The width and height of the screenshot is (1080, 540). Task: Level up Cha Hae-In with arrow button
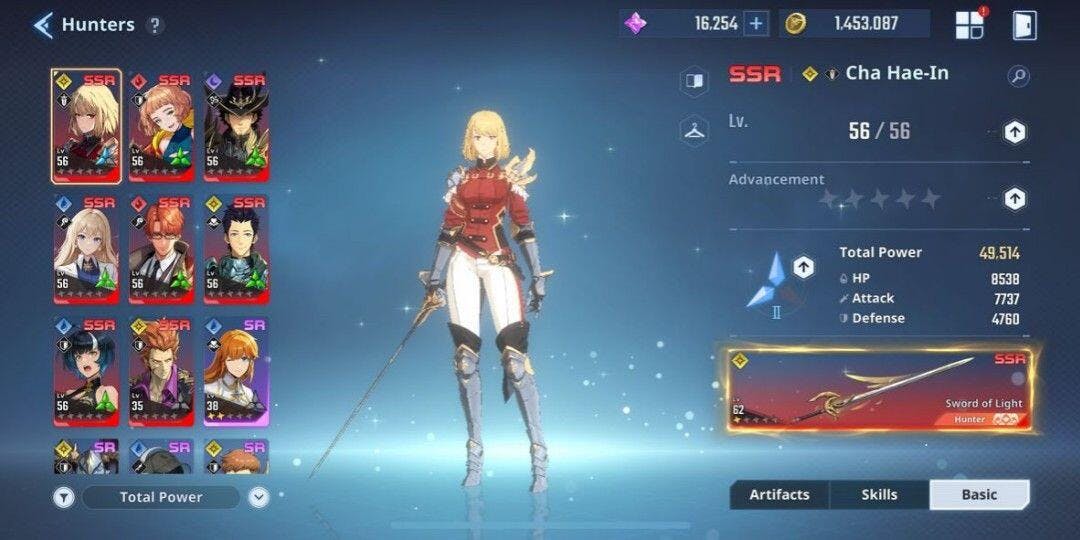(1014, 132)
